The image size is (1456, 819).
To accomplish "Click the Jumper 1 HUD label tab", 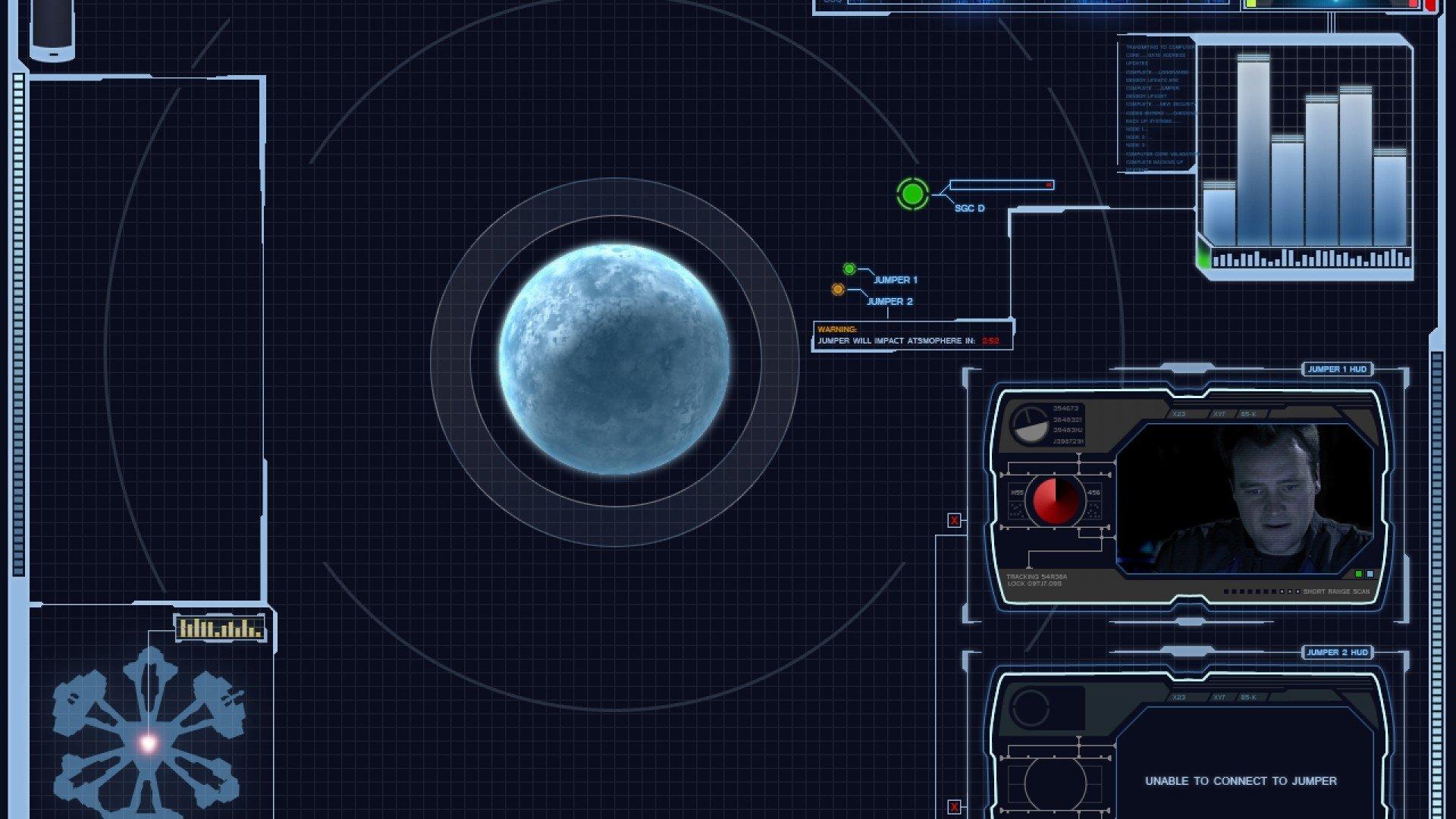I will tap(1337, 369).
